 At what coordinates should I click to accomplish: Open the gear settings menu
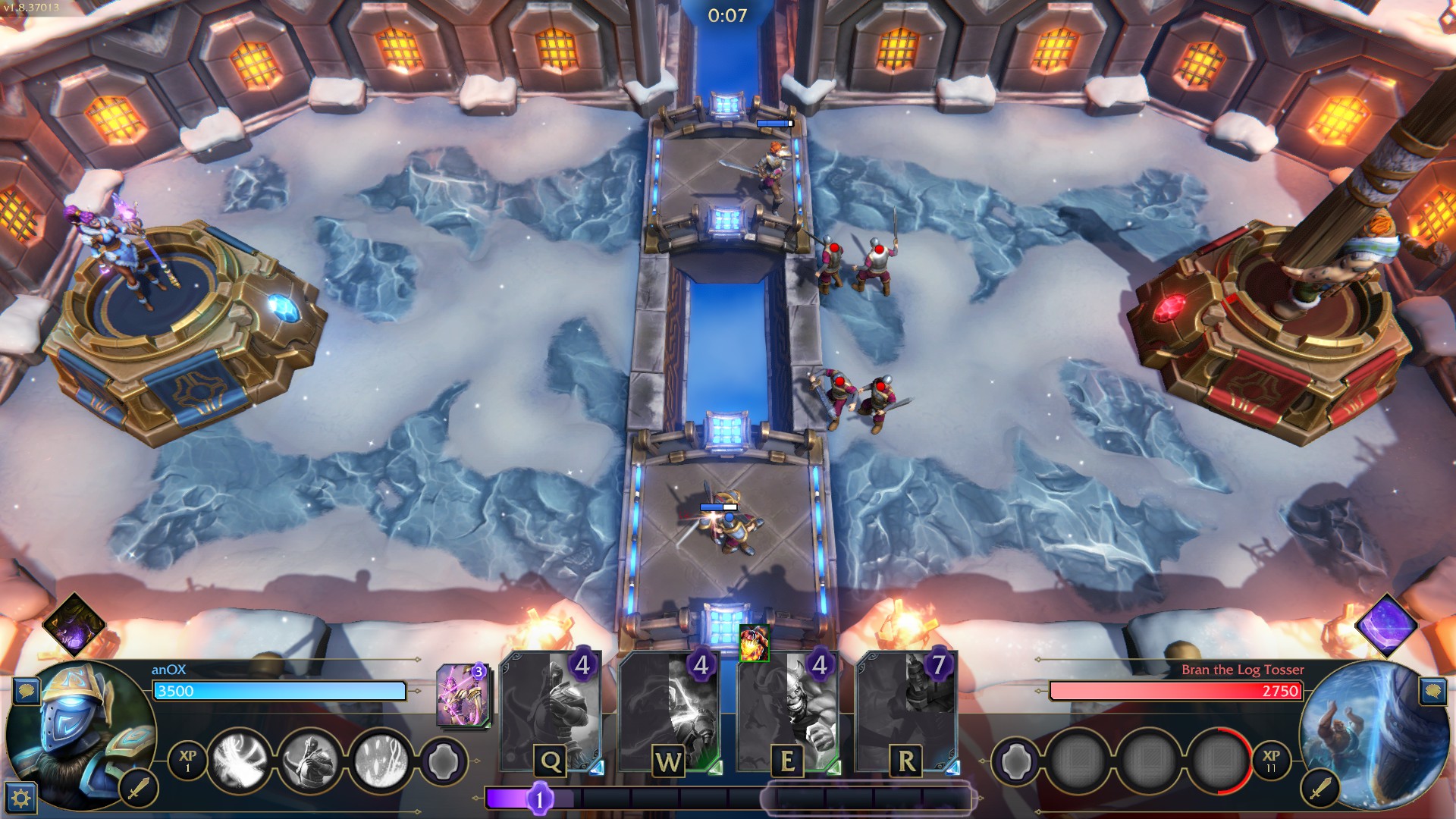coord(20,797)
